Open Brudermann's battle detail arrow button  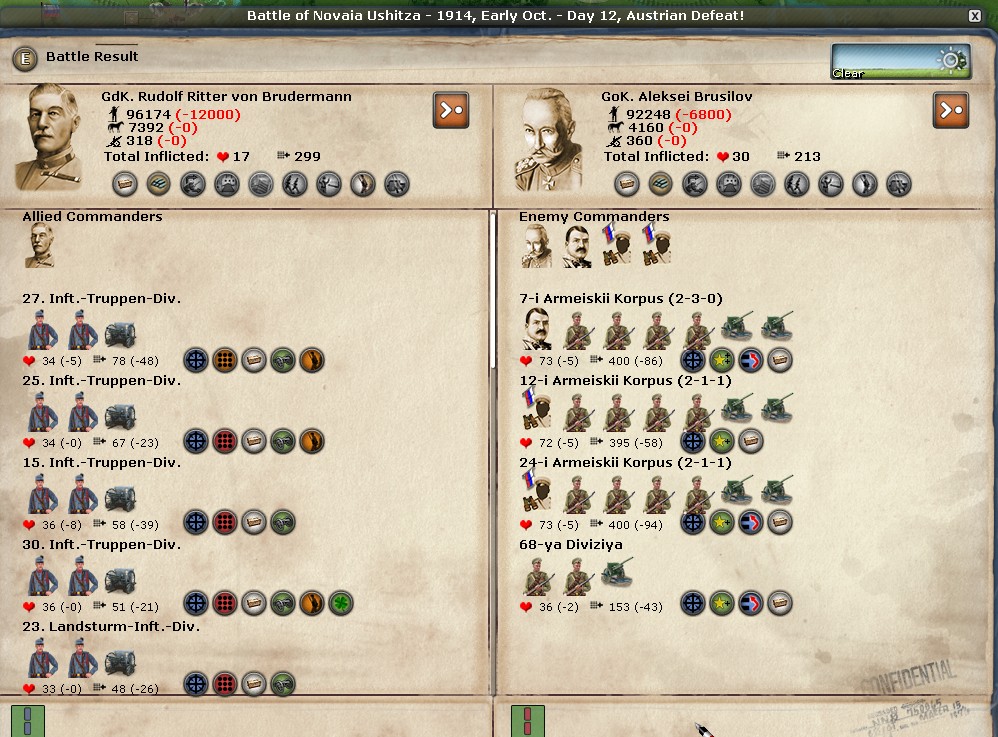coord(451,110)
